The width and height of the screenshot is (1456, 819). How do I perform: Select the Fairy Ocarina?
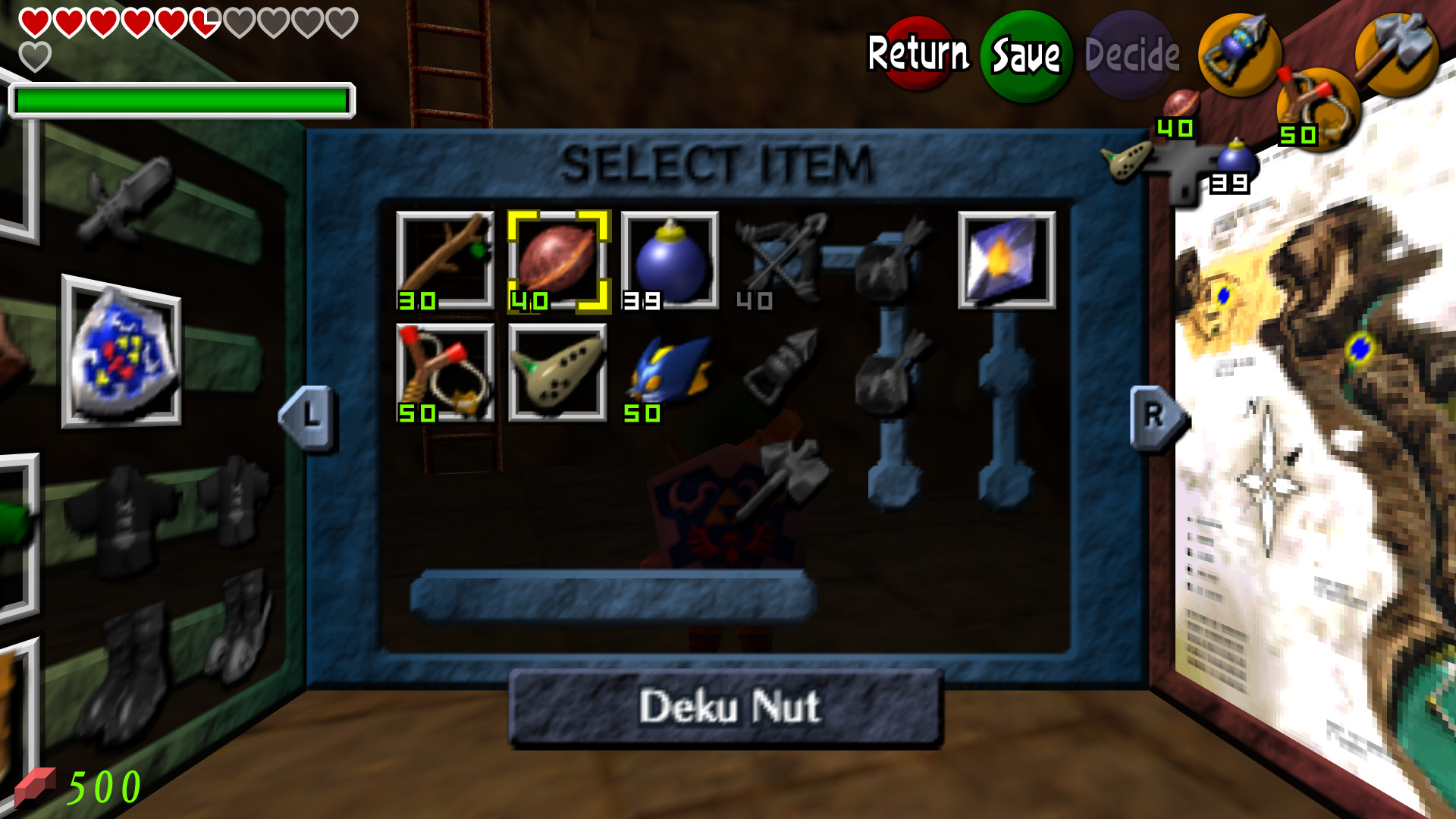557,372
